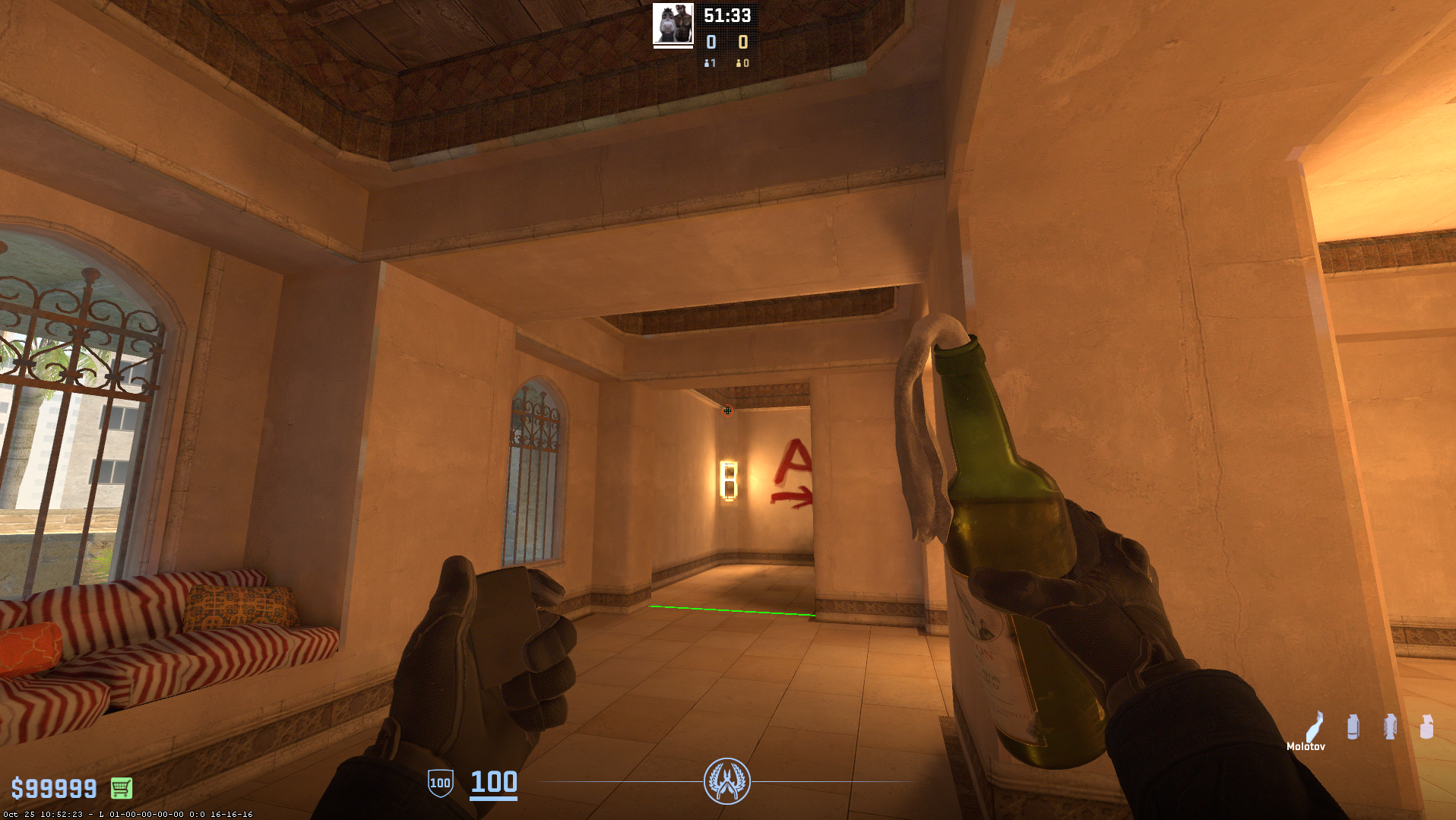Click the Counter-Terrorist emblem at bottom center

tap(727, 780)
